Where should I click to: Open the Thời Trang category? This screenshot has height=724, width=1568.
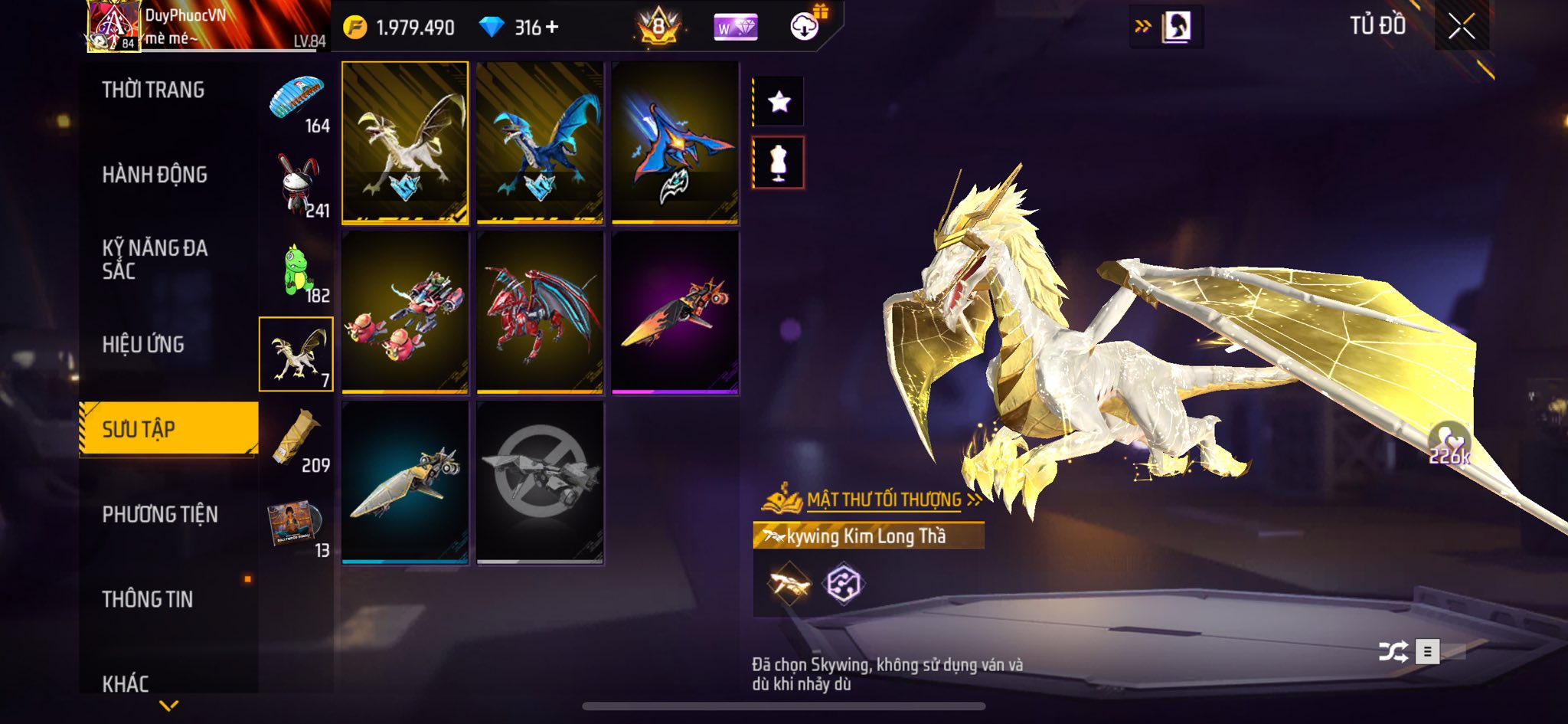[153, 90]
